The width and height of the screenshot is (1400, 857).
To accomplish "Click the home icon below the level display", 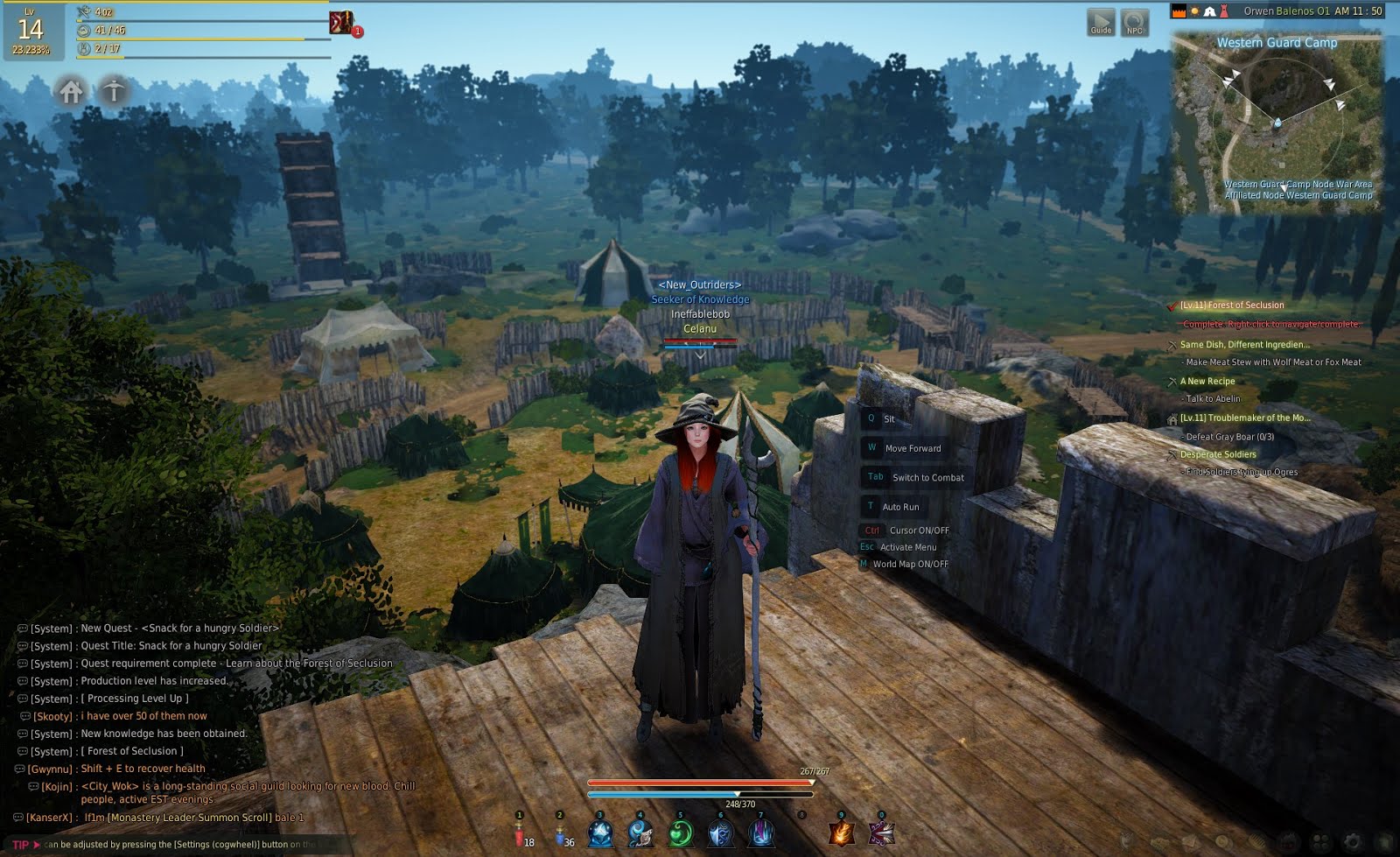I will pyautogui.click(x=72, y=90).
